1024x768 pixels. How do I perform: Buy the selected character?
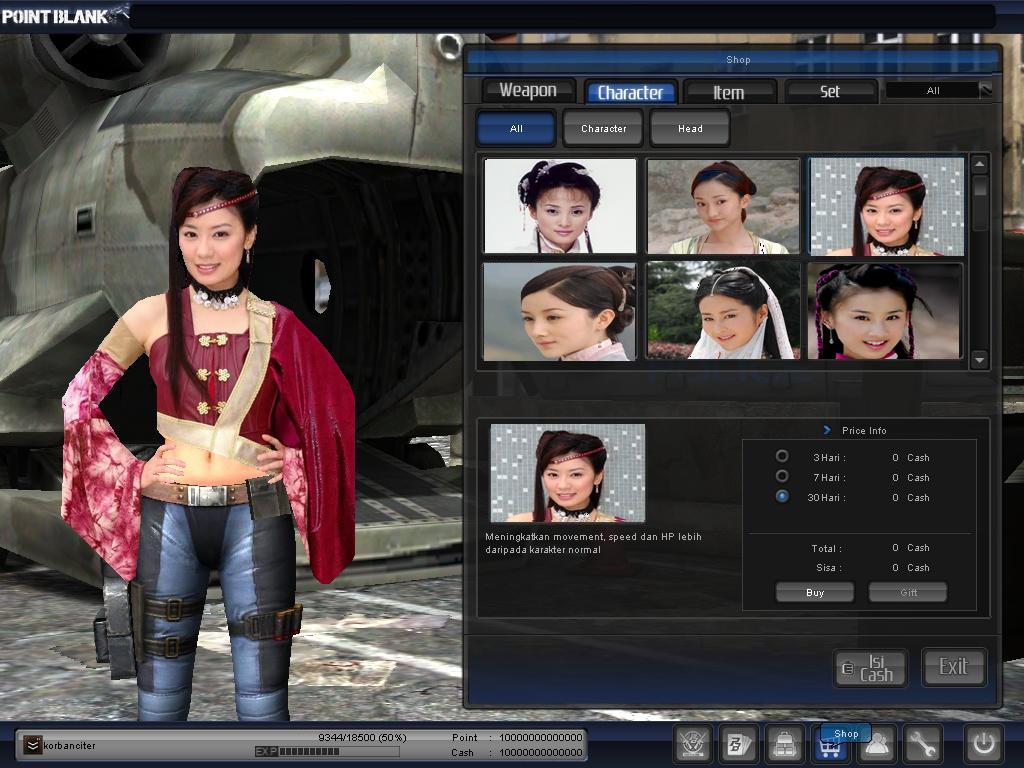click(x=815, y=593)
